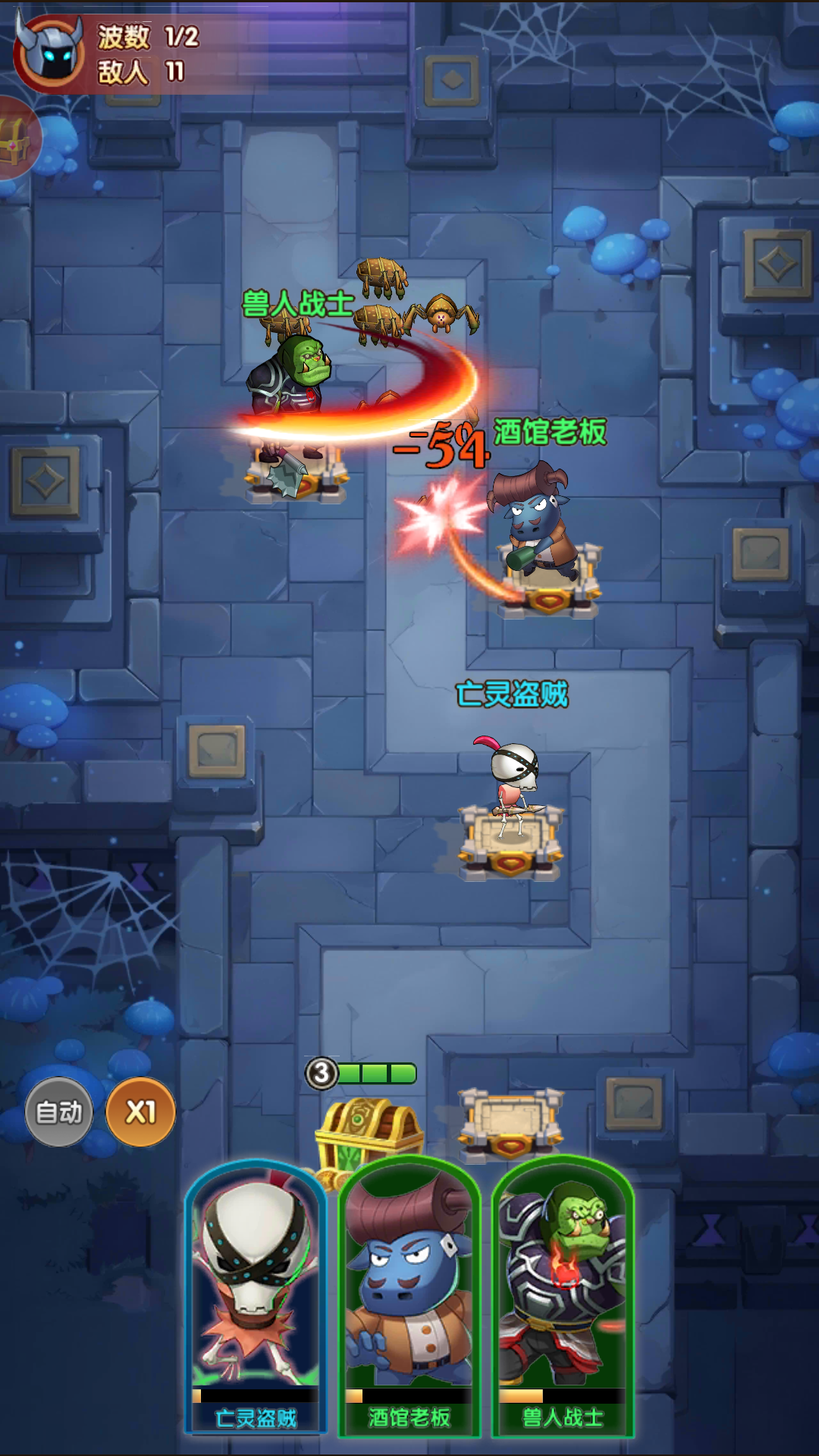Choose the 酒馆老板 hero card

tap(409, 1297)
